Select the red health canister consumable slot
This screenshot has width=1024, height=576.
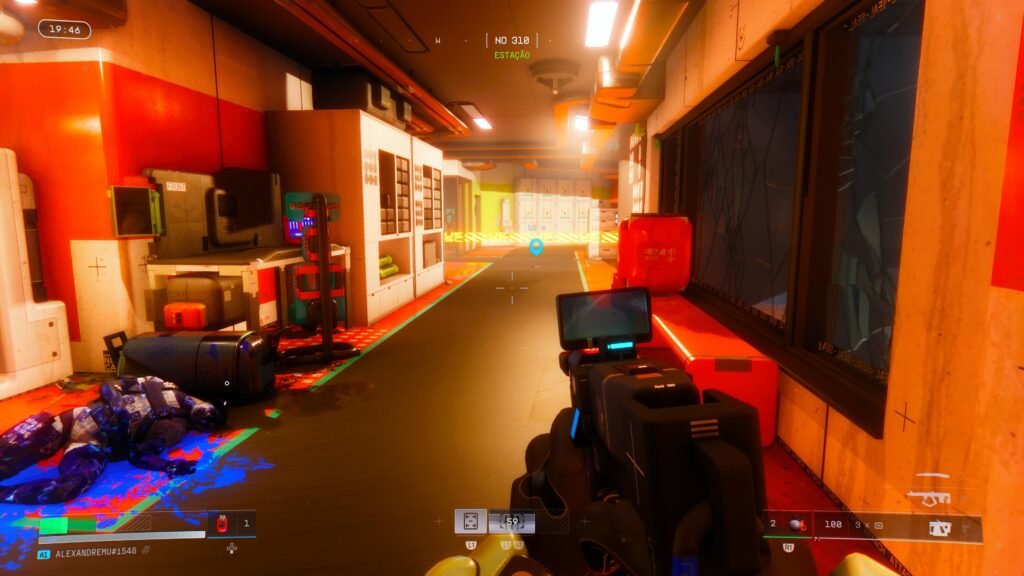[x=223, y=523]
